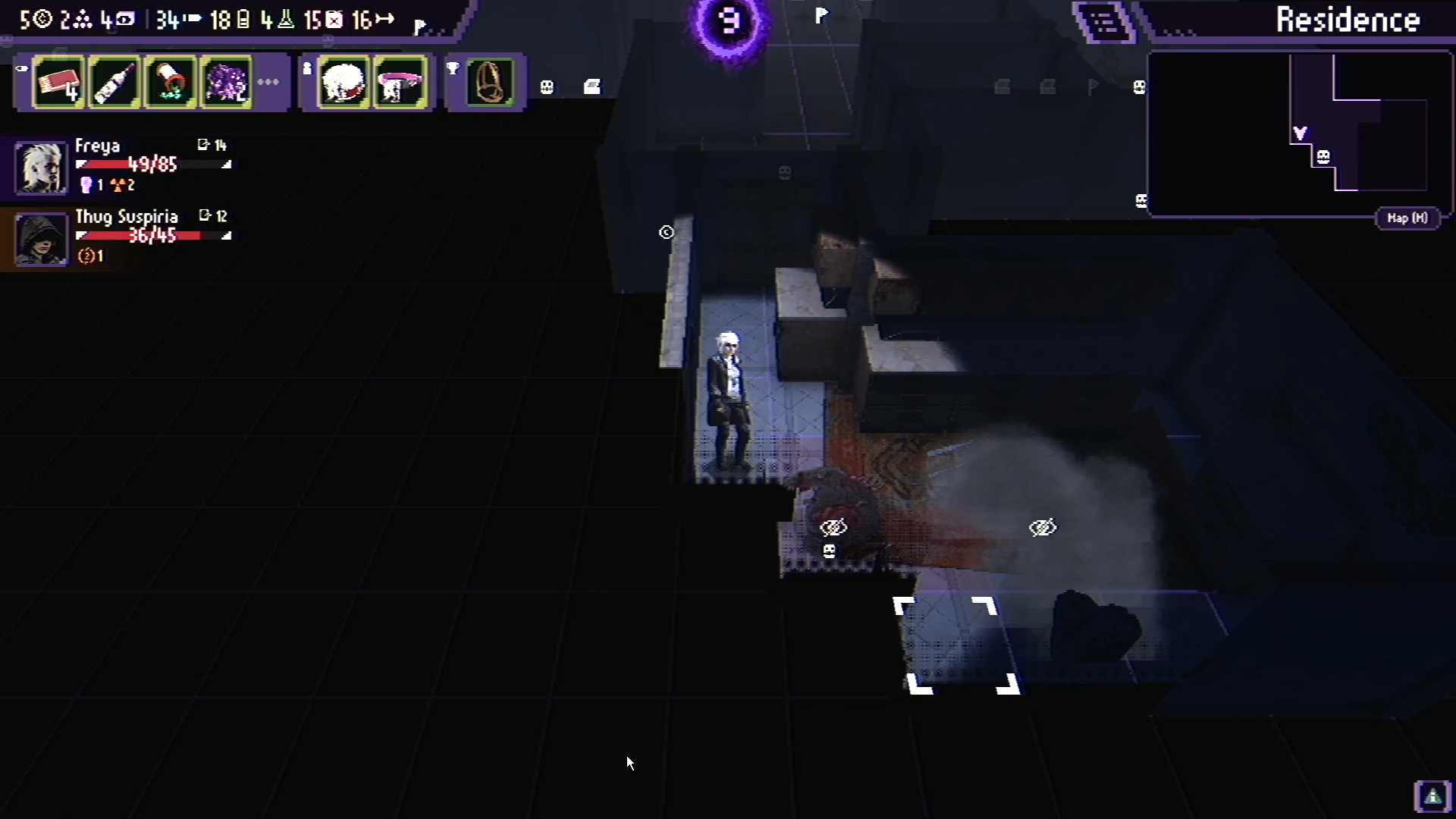Click the bullet ammo counter icon showing 34

tap(171, 20)
